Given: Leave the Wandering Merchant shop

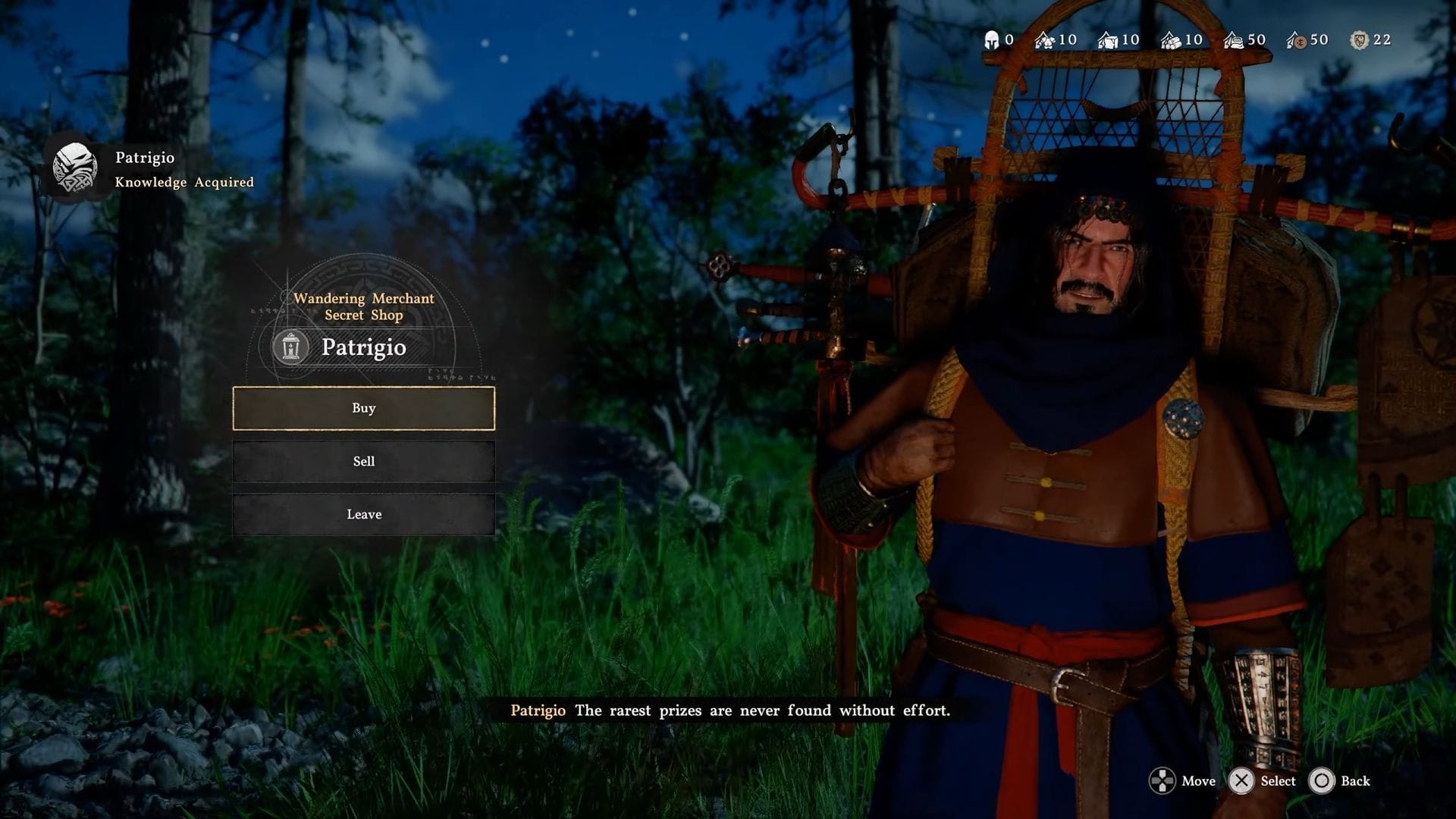Looking at the screenshot, I should coord(363,514).
